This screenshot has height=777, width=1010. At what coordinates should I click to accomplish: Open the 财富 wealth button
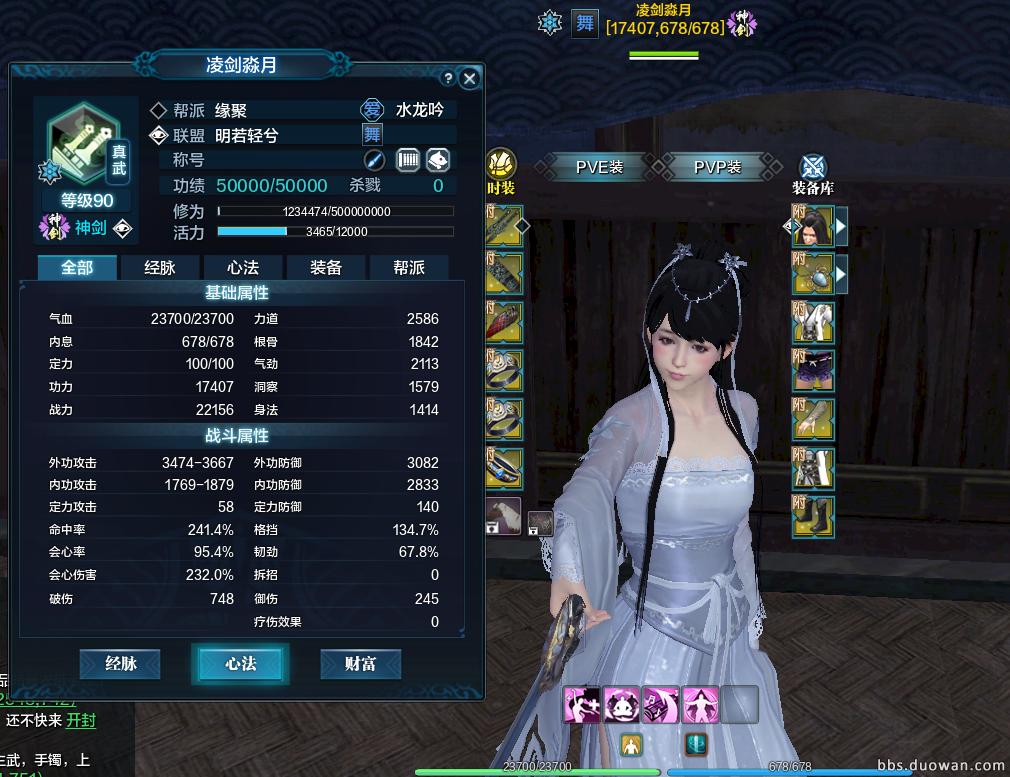click(360, 663)
